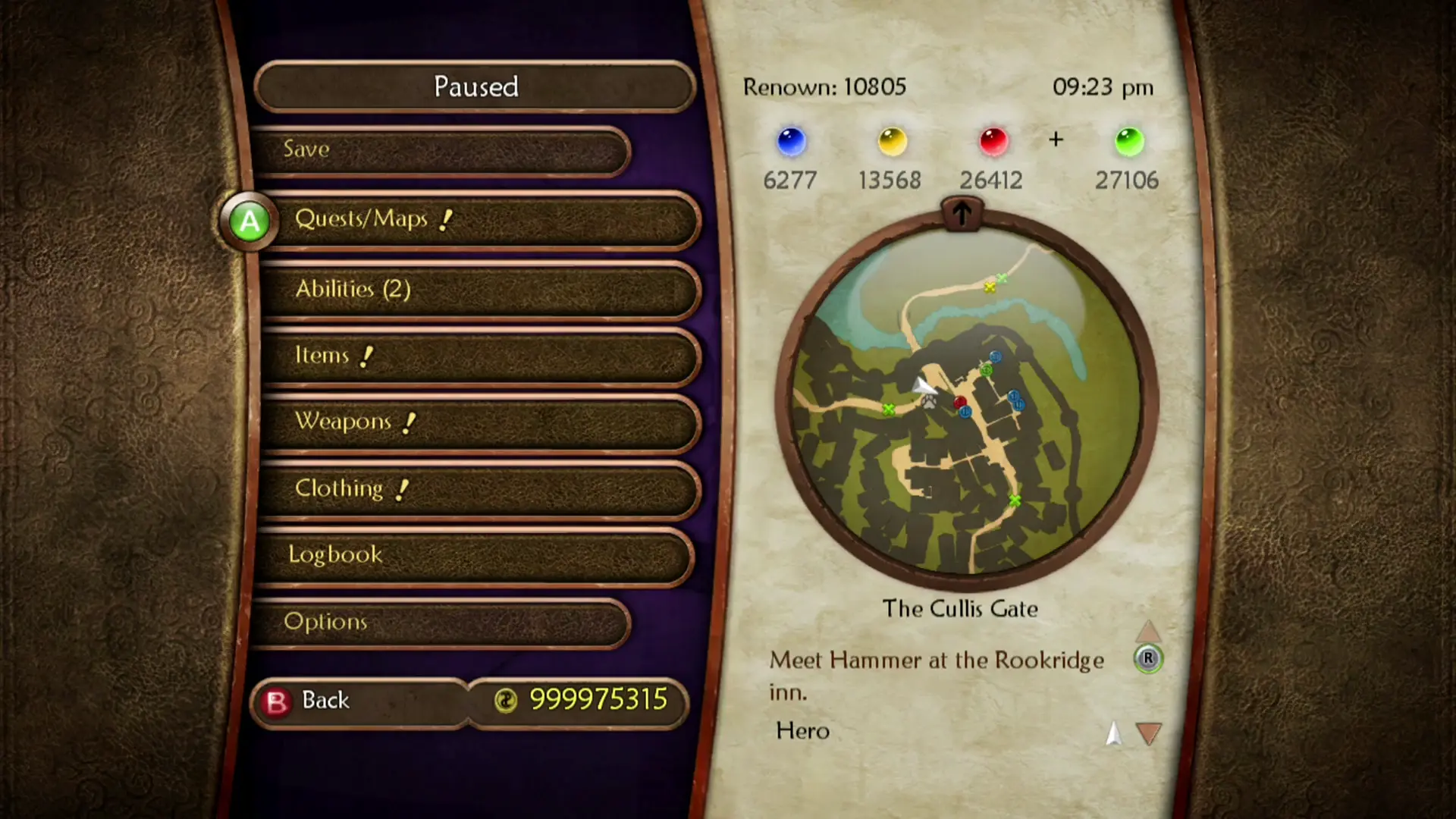The image size is (1456, 819).
Task: Open the Logbook
Action: 474,555
